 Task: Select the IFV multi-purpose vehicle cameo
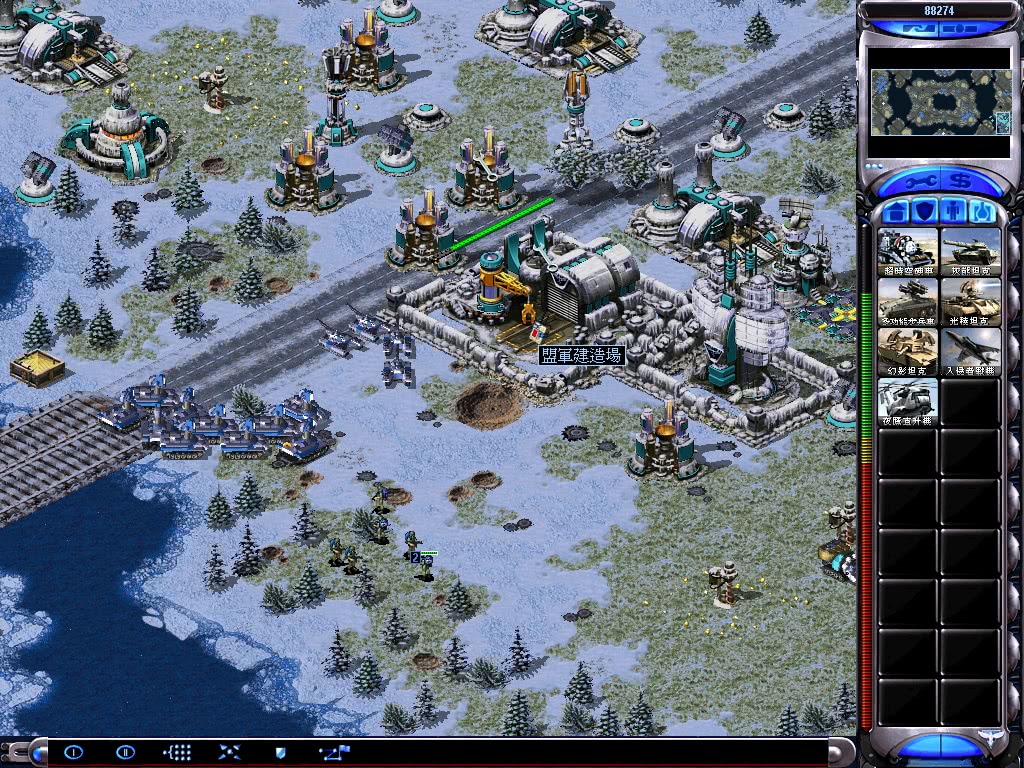pos(908,302)
